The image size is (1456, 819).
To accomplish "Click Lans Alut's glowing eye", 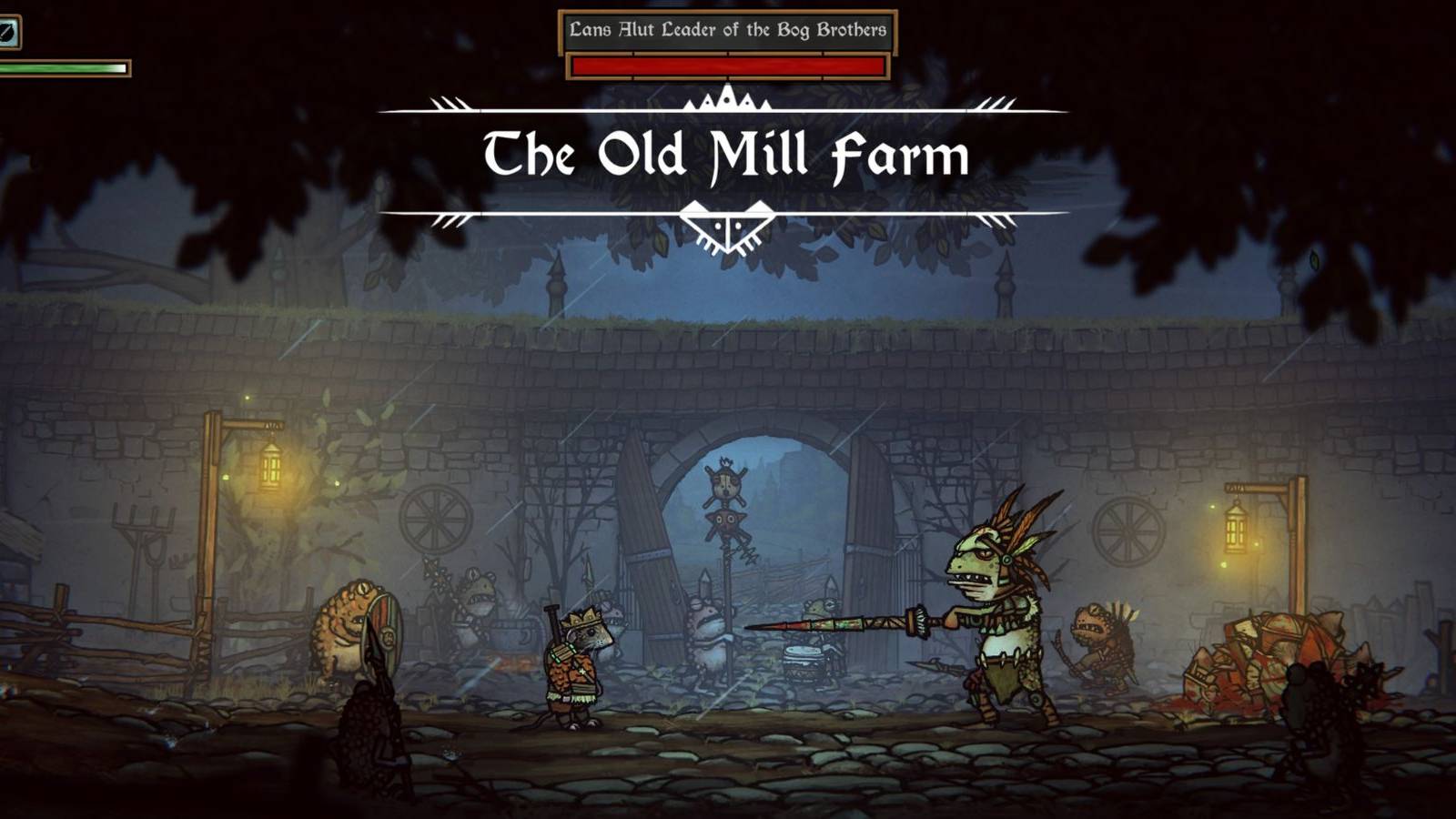I will coord(984,553).
